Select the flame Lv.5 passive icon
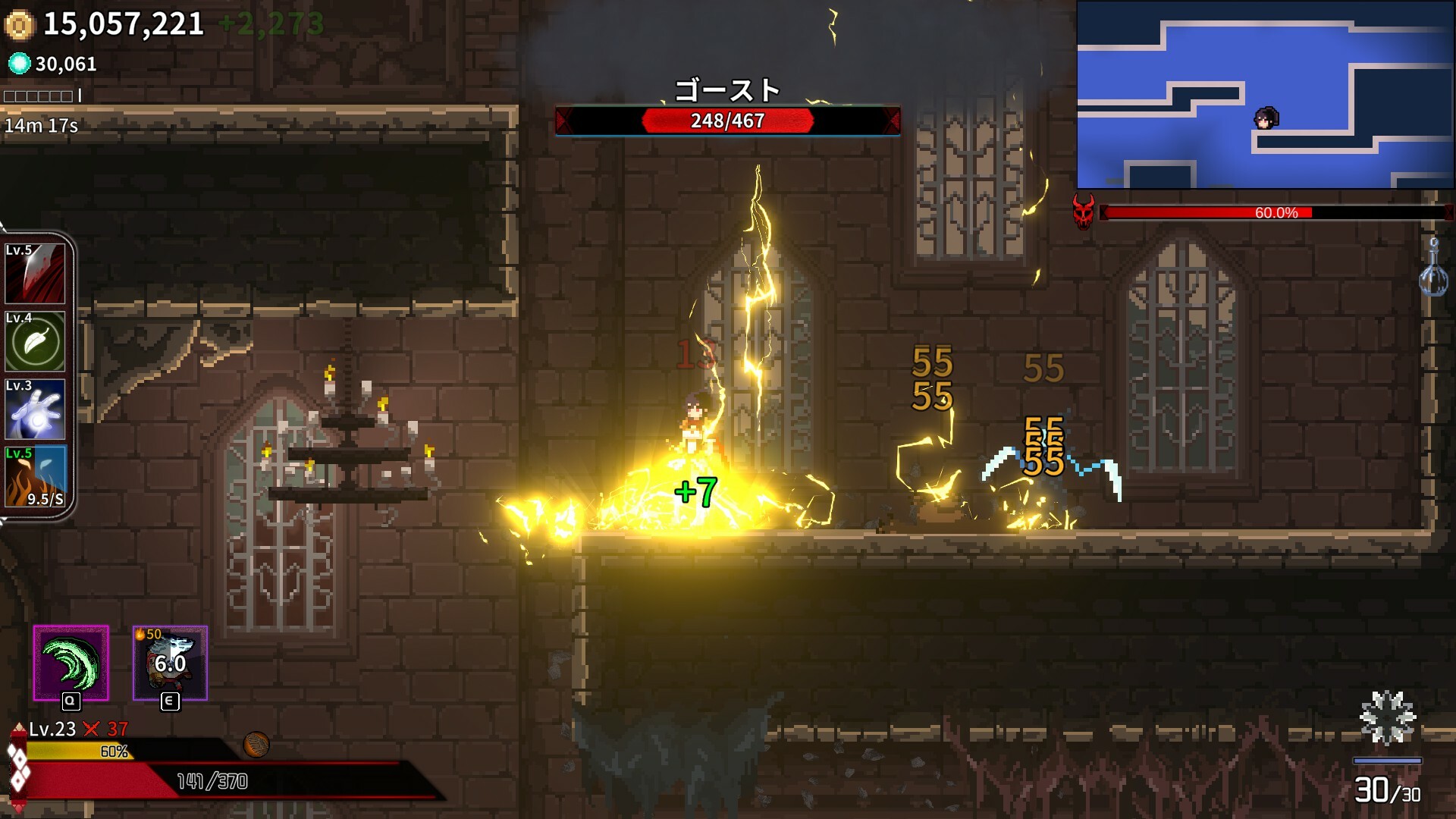This screenshot has width=1456, height=819. [35, 477]
